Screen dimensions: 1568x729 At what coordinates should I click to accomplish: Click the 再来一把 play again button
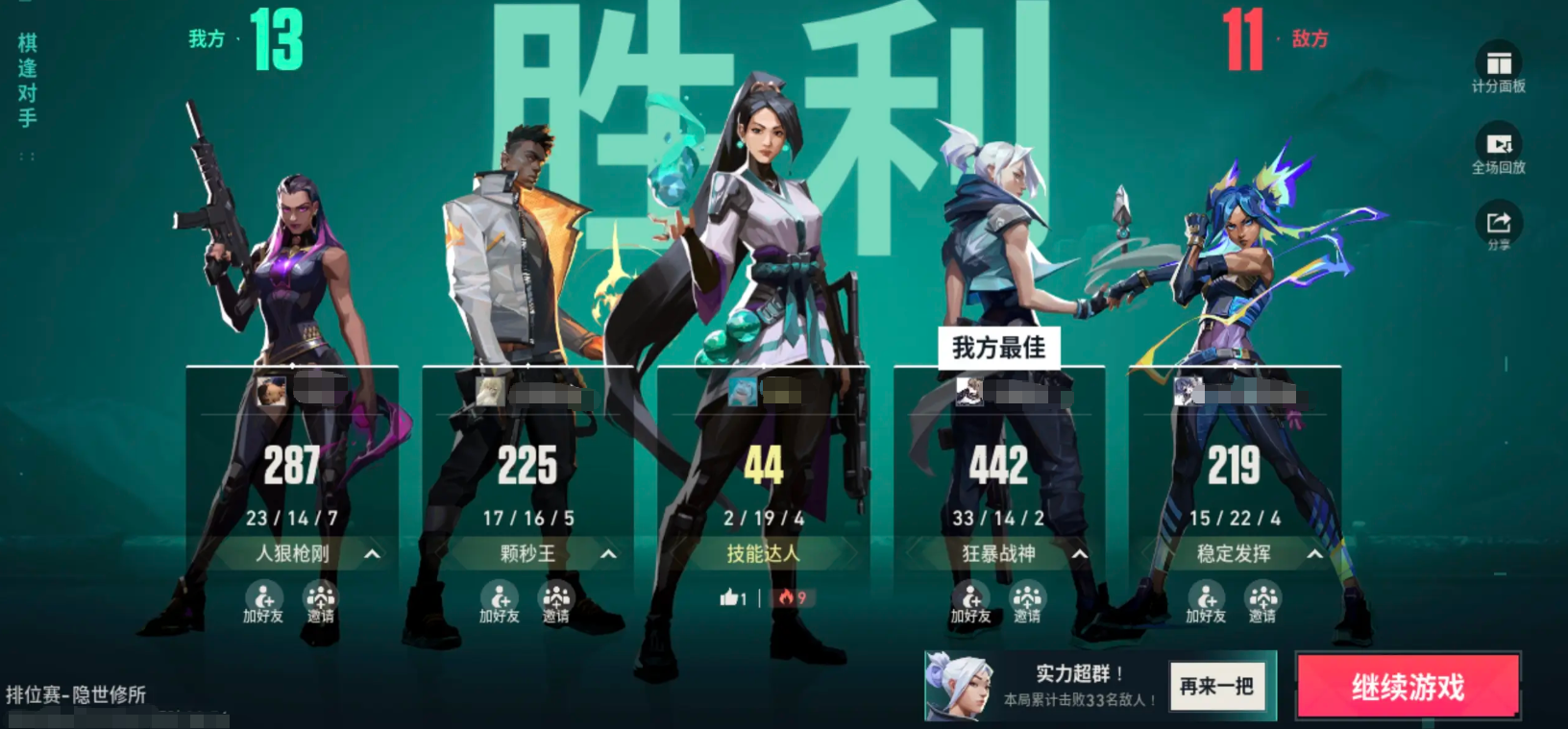tap(1218, 686)
